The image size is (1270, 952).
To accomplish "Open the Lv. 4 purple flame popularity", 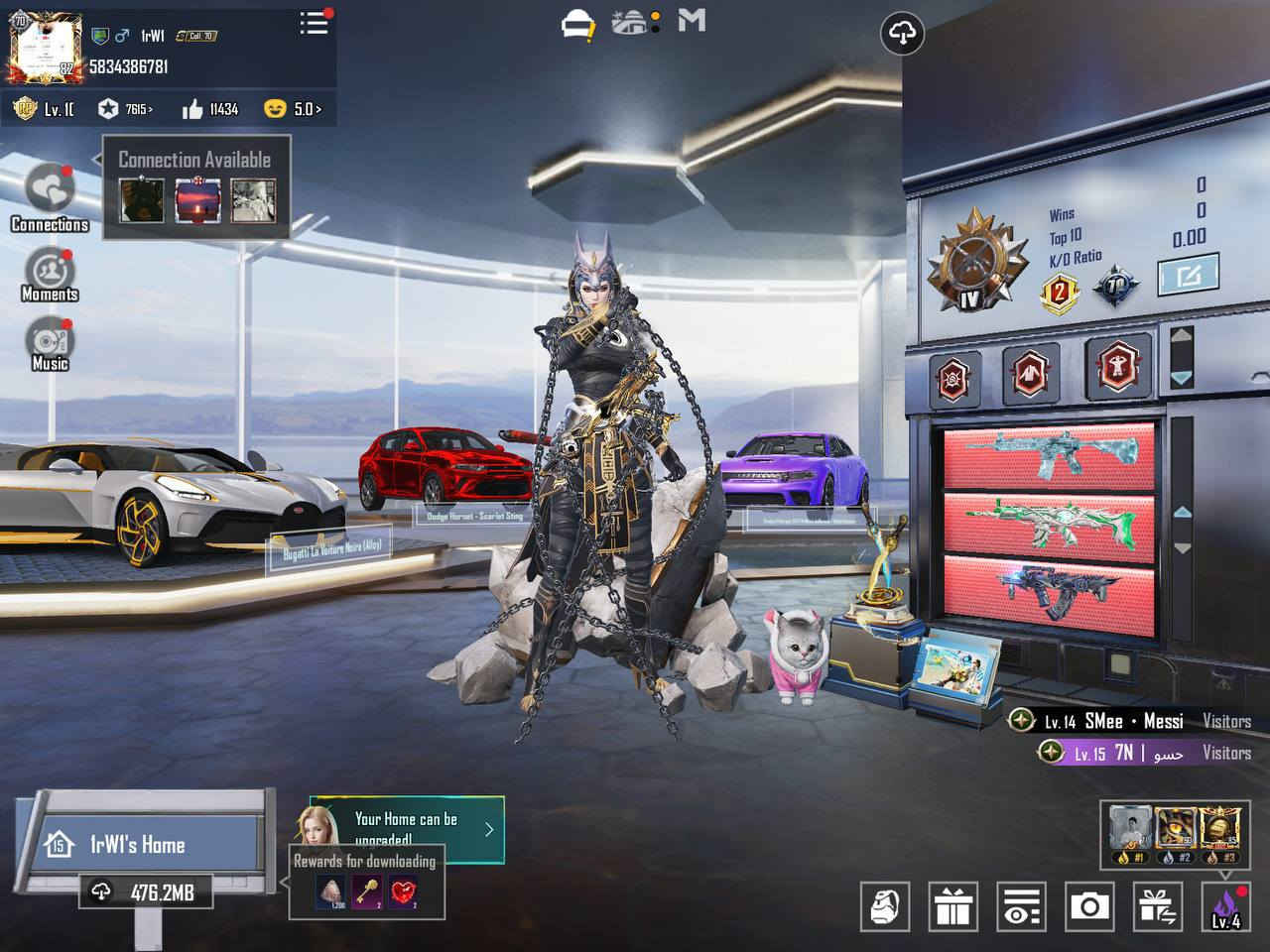I will [x=1225, y=906].
